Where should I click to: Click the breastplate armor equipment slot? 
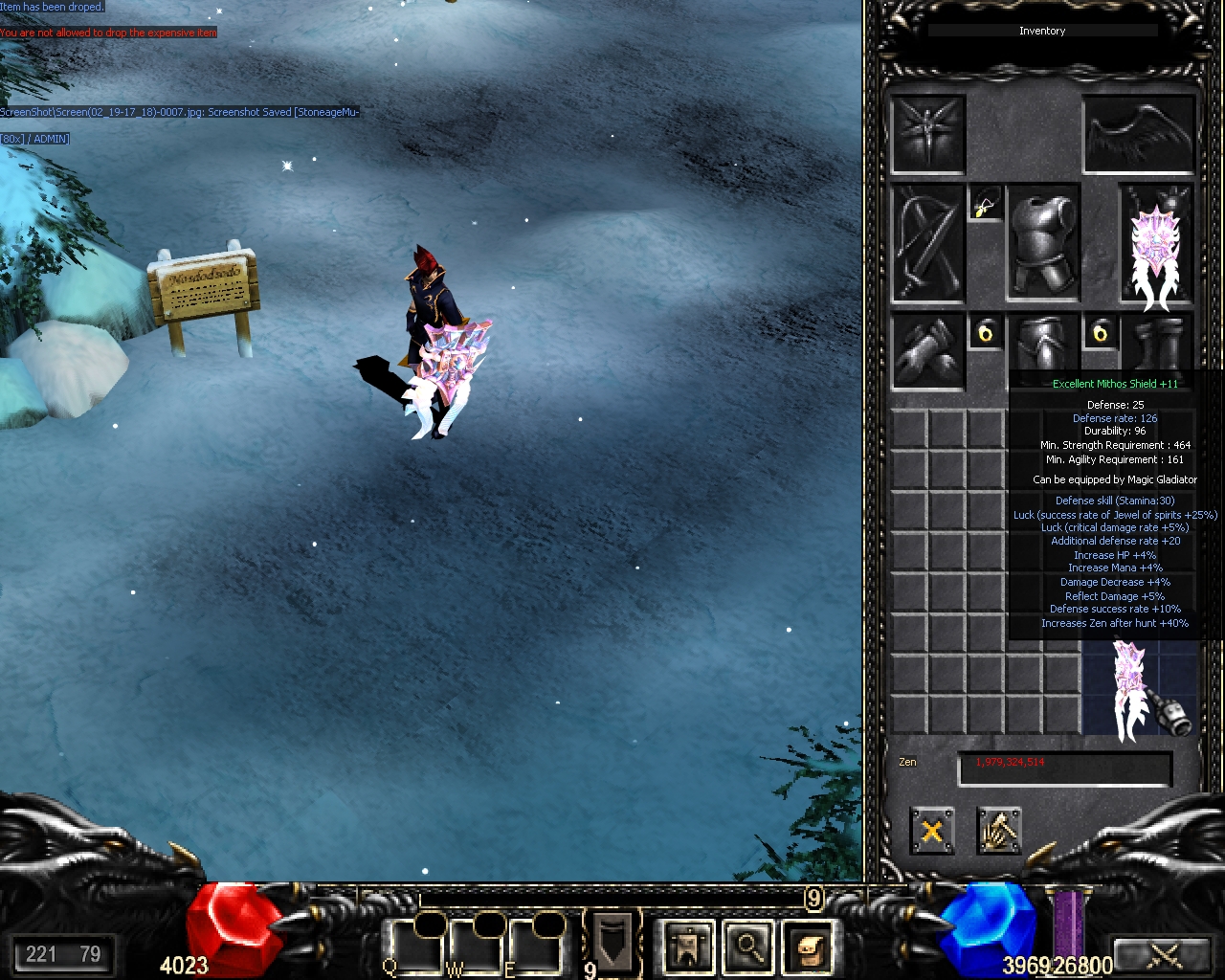pyautogui.click(x=1043, y=244)
